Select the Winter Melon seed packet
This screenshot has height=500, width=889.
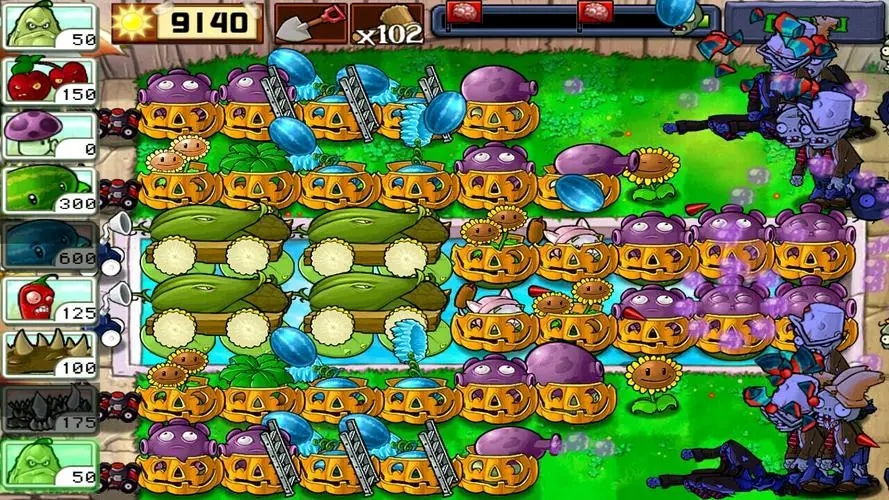pos(50,243)
